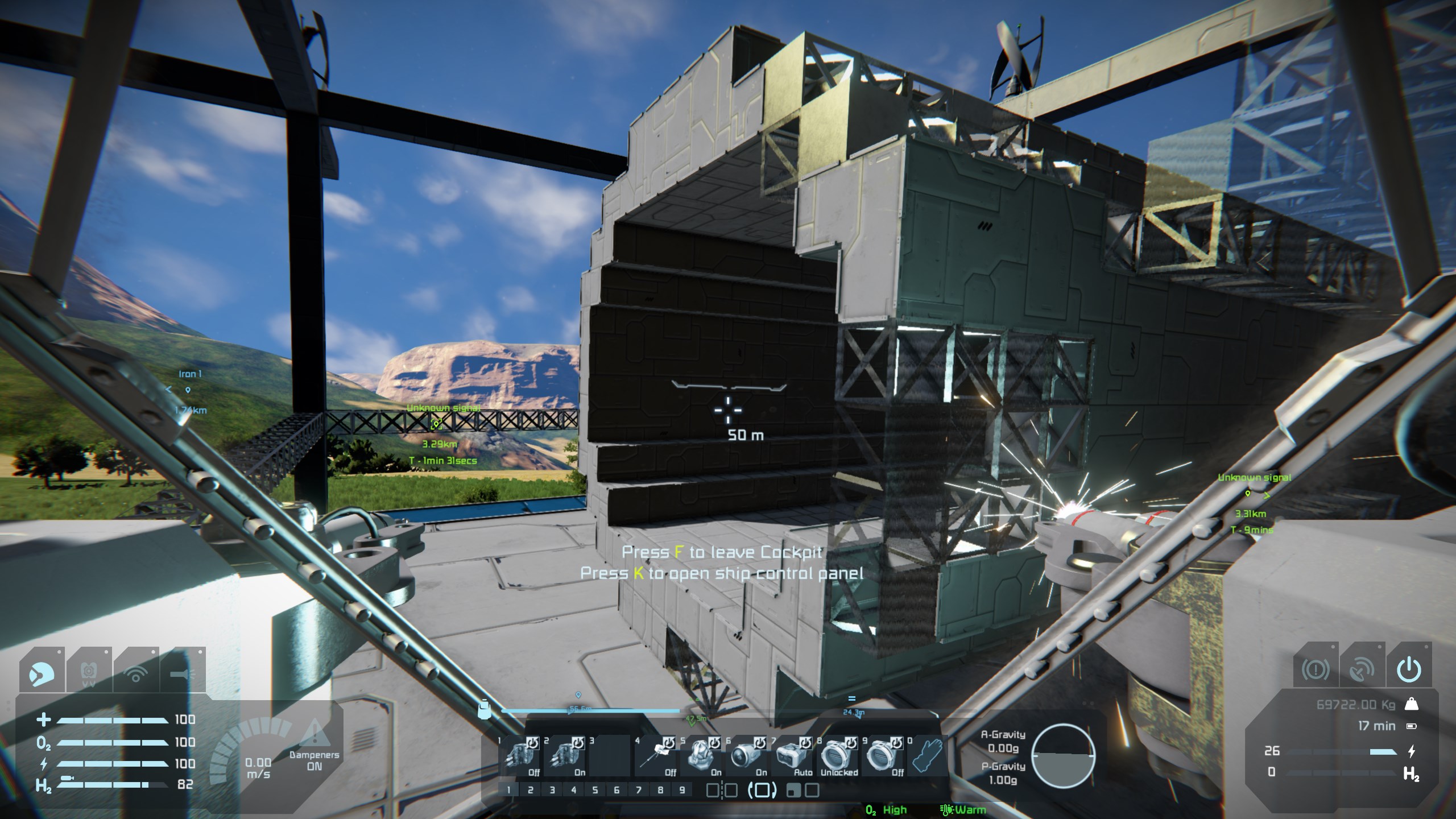The height and width of the screenshot is (819, 1456).
Task: Toggle the flashlight status icon
Action: point(182,672)
